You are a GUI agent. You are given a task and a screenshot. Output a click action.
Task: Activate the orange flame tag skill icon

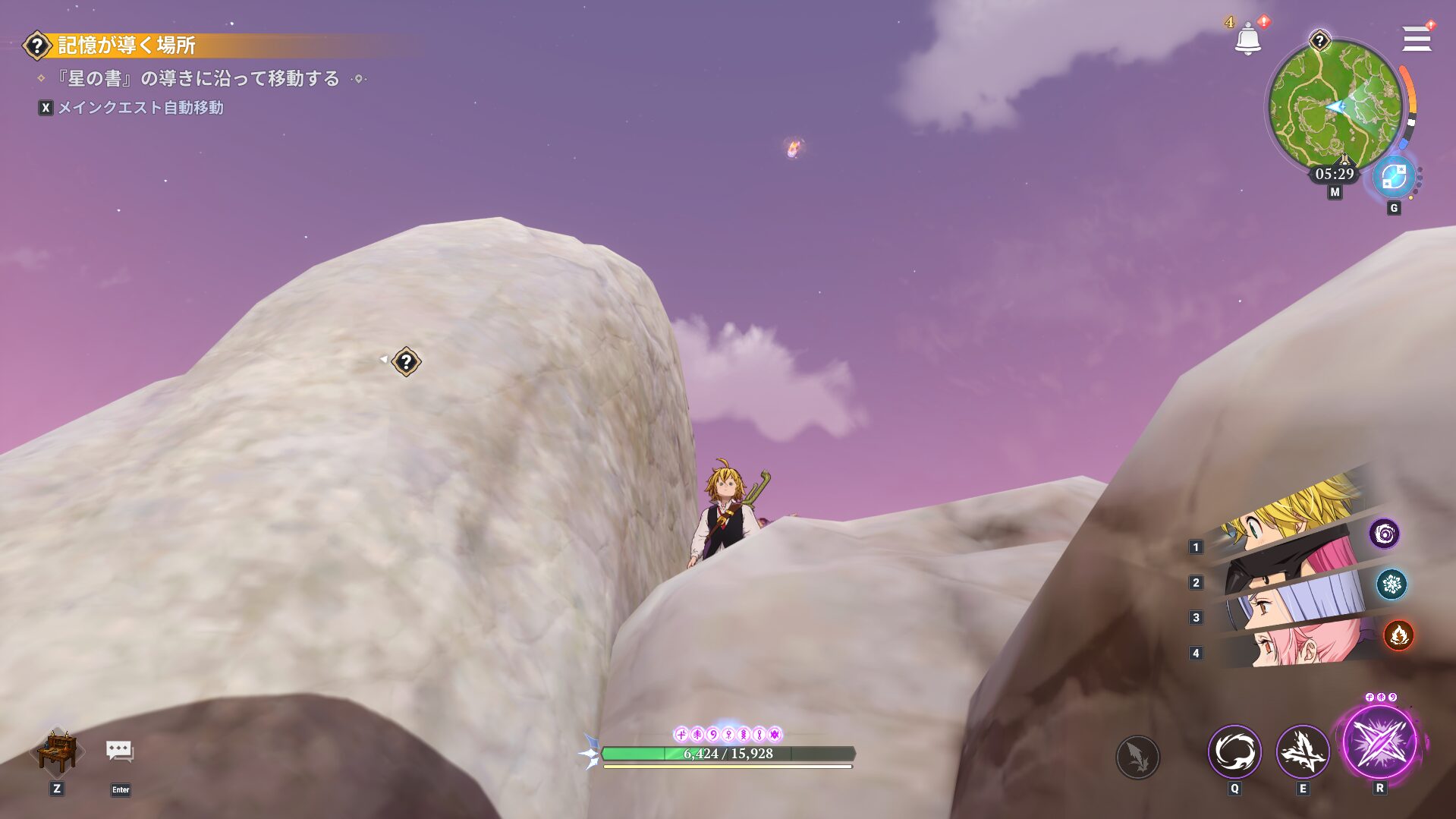1398,635
